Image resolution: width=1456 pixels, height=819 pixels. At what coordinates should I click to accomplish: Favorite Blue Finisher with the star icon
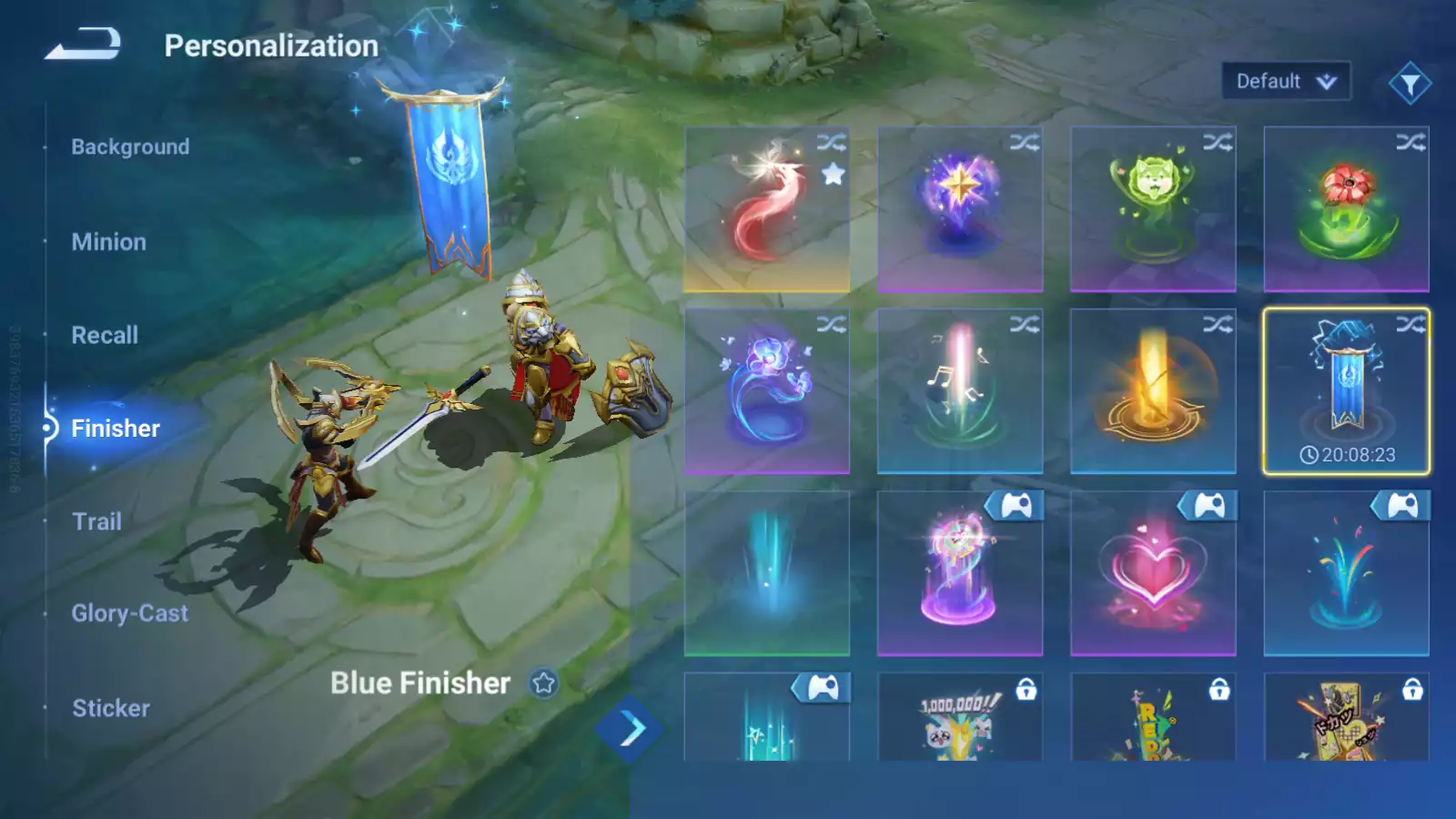click(543, 683)
